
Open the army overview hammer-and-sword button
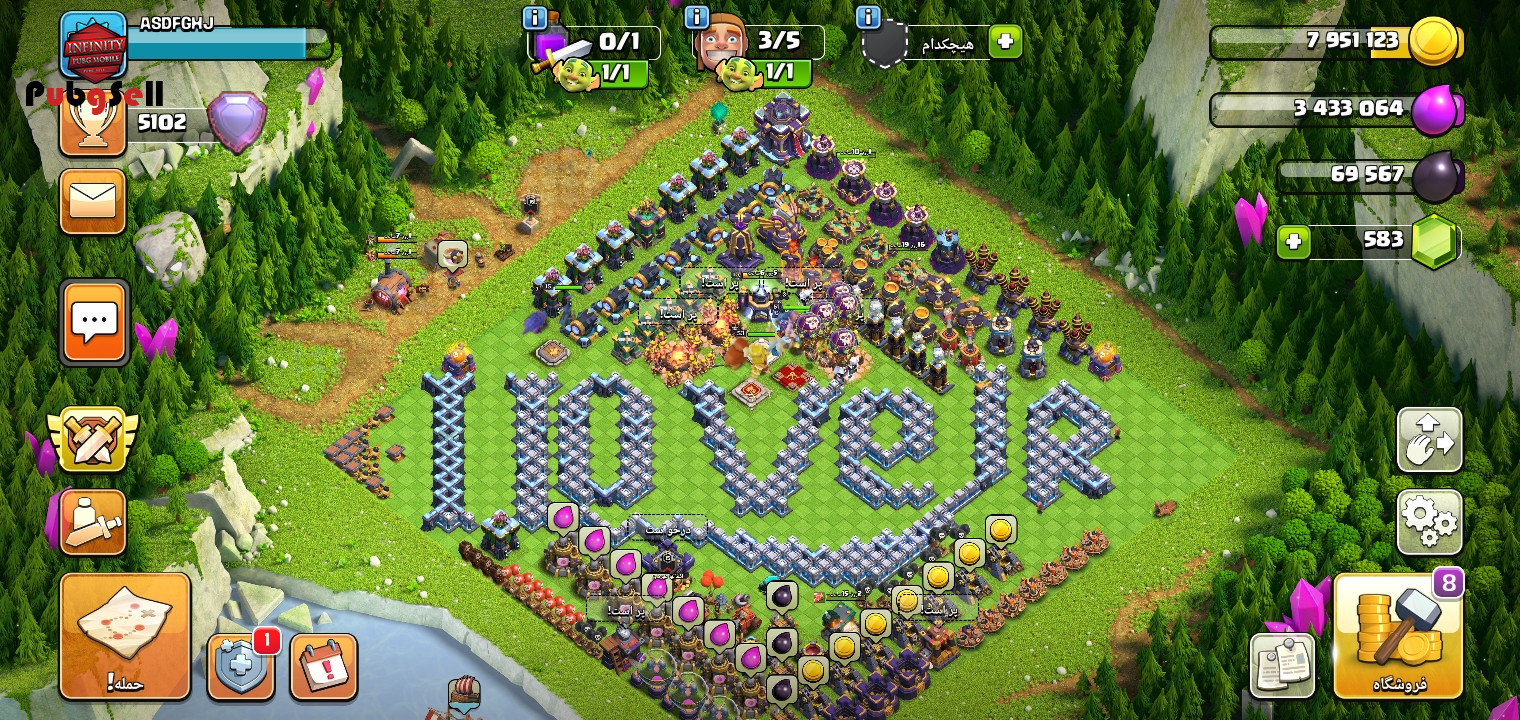(93, 521)
